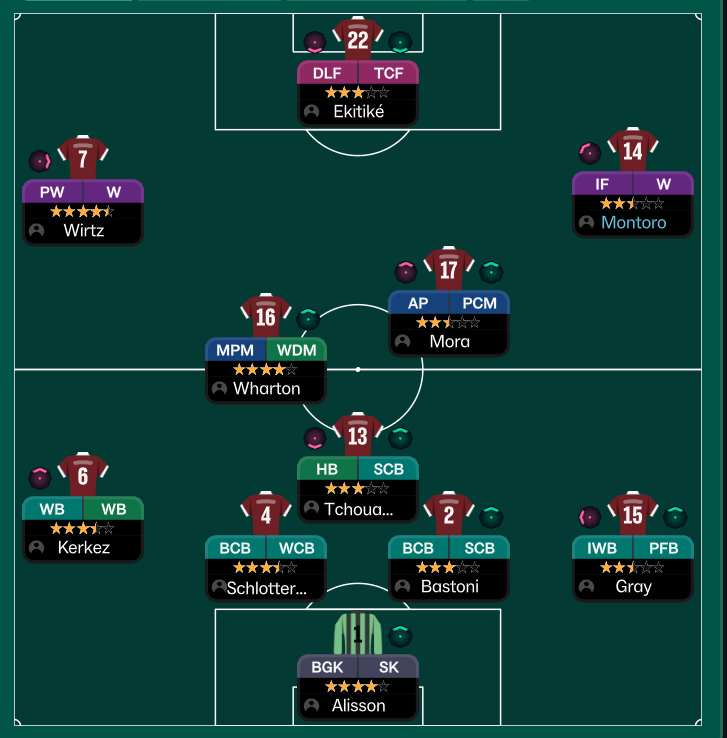The image size is (727, 738).
Task: Select goalkeeper Alisson's green shirt
Action: (x=357, y=634)
